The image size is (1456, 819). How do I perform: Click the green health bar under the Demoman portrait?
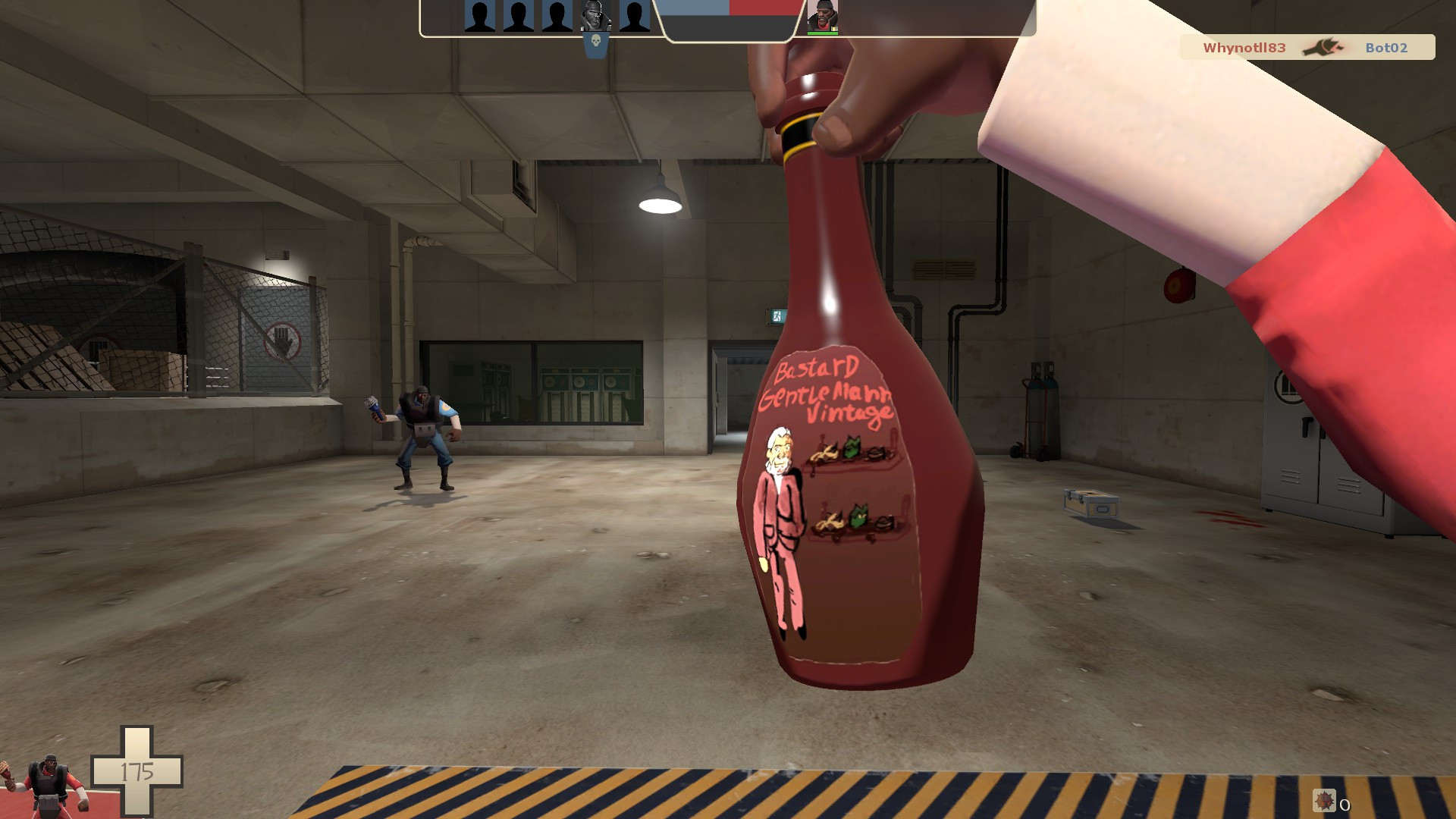pos(823,32)
